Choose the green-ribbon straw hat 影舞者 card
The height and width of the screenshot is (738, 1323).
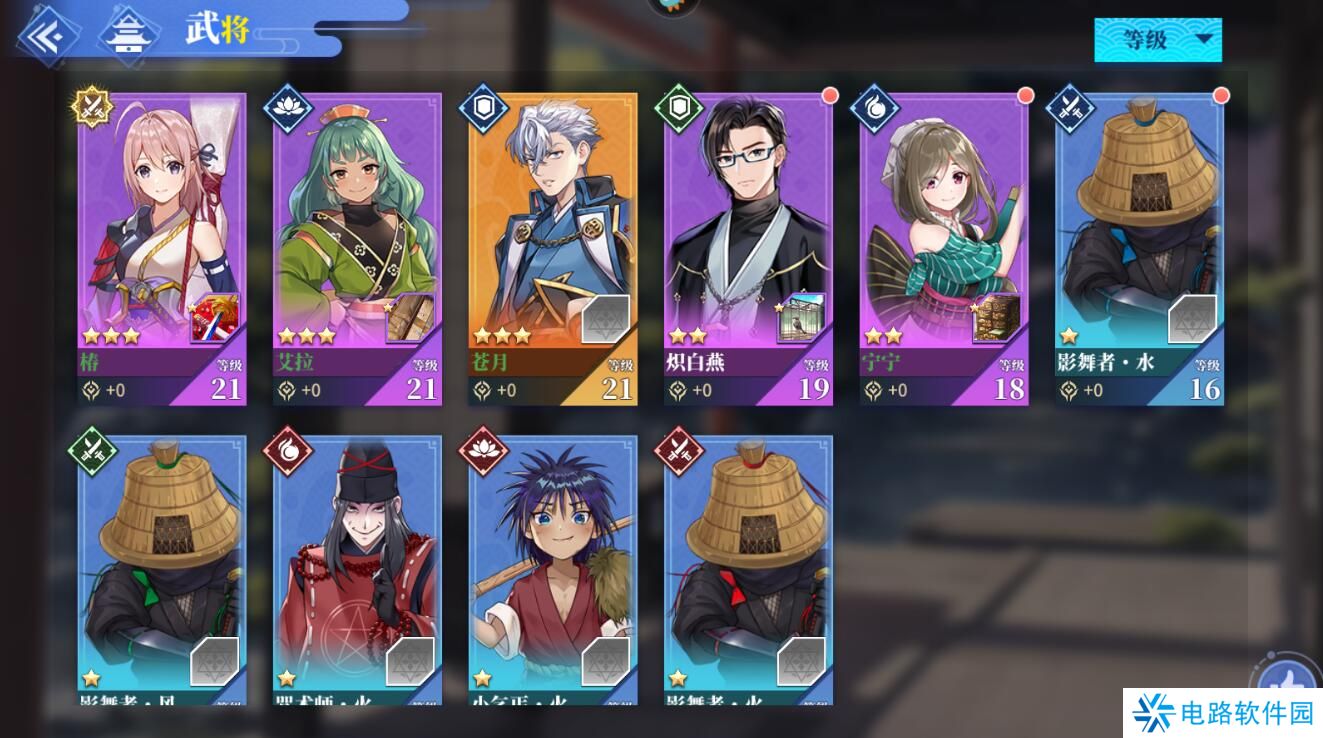[x=161, y=560]
